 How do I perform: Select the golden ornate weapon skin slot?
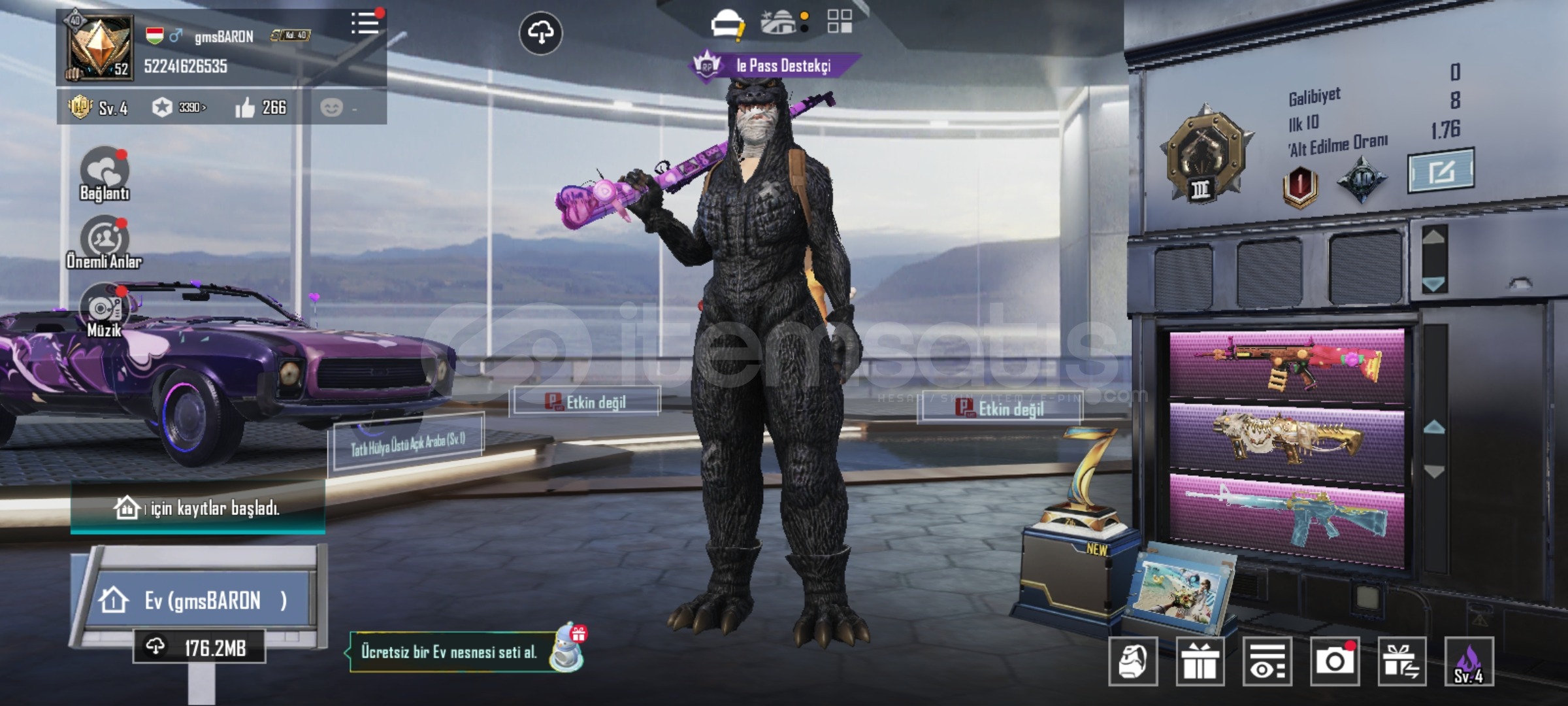coord(1287,437)
